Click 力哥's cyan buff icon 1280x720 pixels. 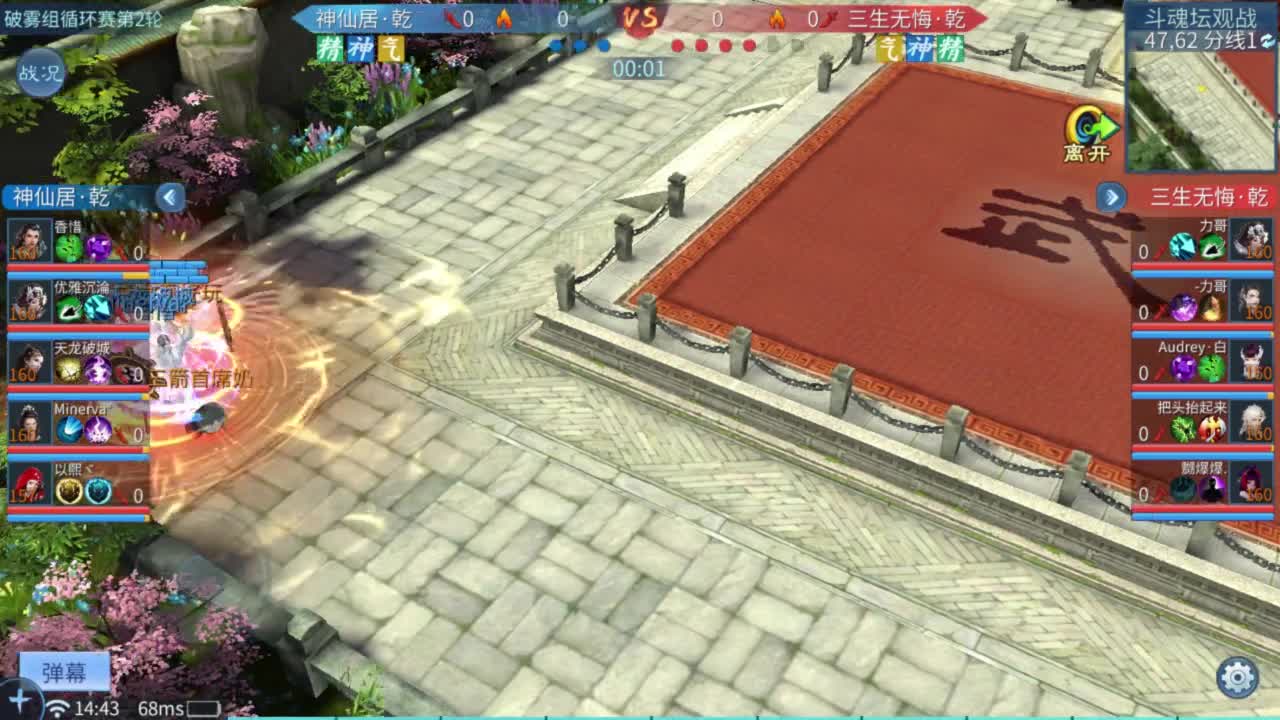[1181, 247]
